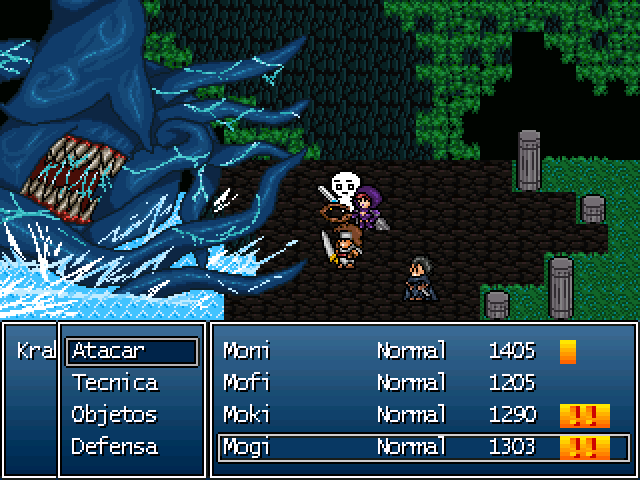
Task: Select the Atacar command
Action: 132,351
